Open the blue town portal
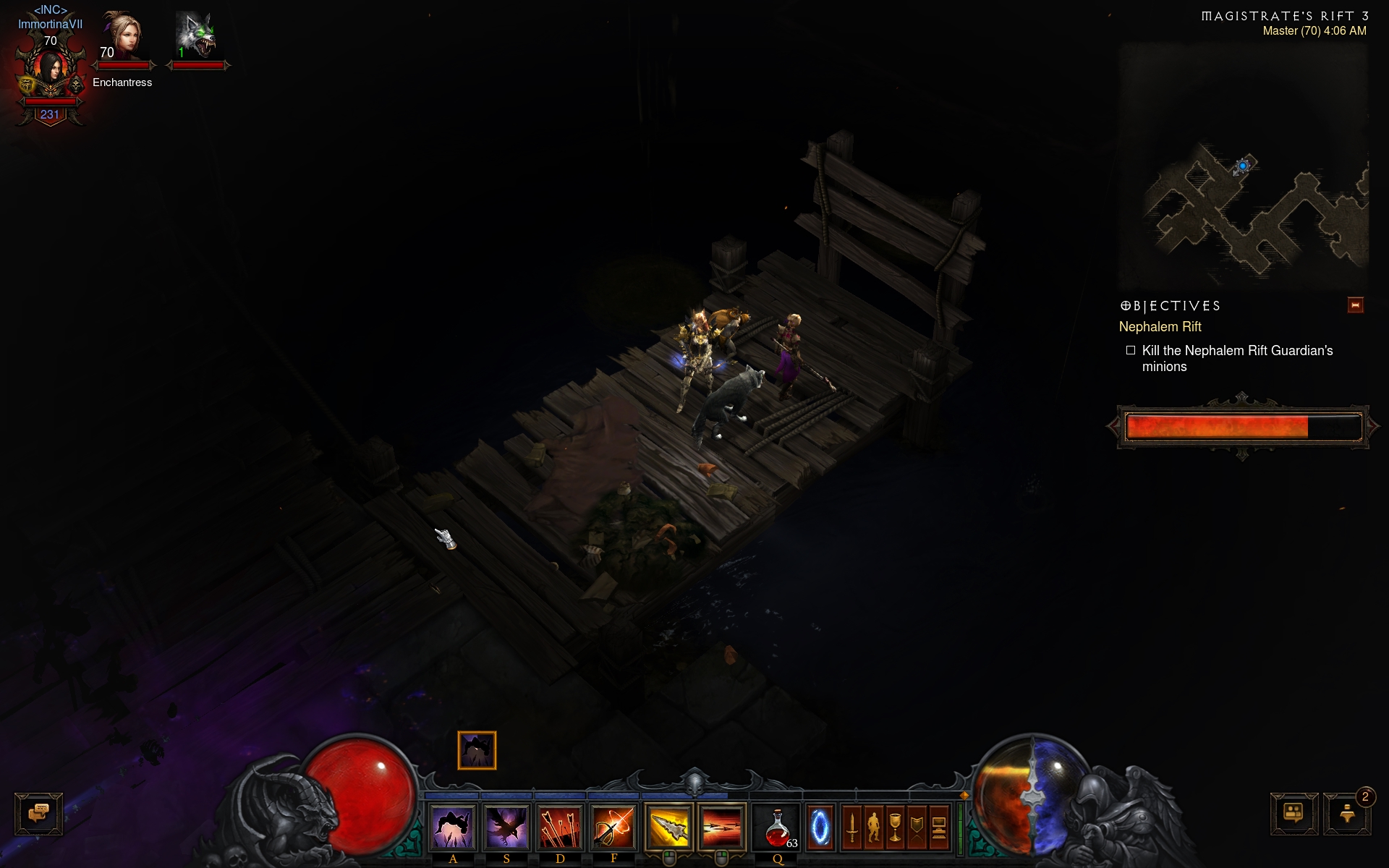Viewport: 1389px width, 868px height. pyautogui.click(x=820, y=827)
